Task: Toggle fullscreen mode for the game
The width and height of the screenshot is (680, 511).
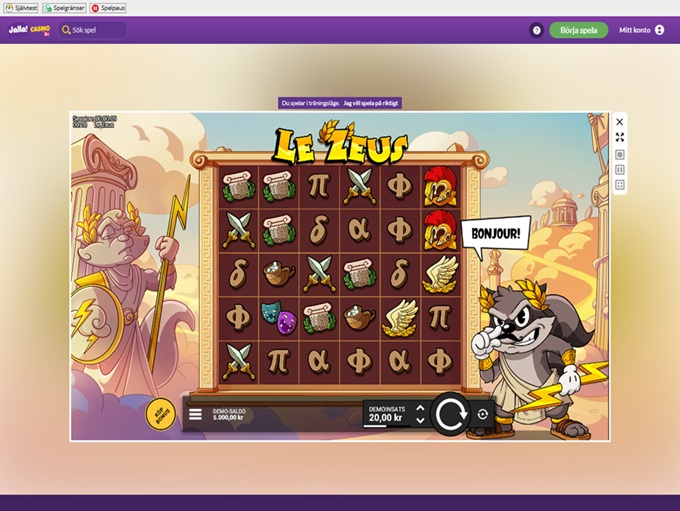Action: pos(620,138)
